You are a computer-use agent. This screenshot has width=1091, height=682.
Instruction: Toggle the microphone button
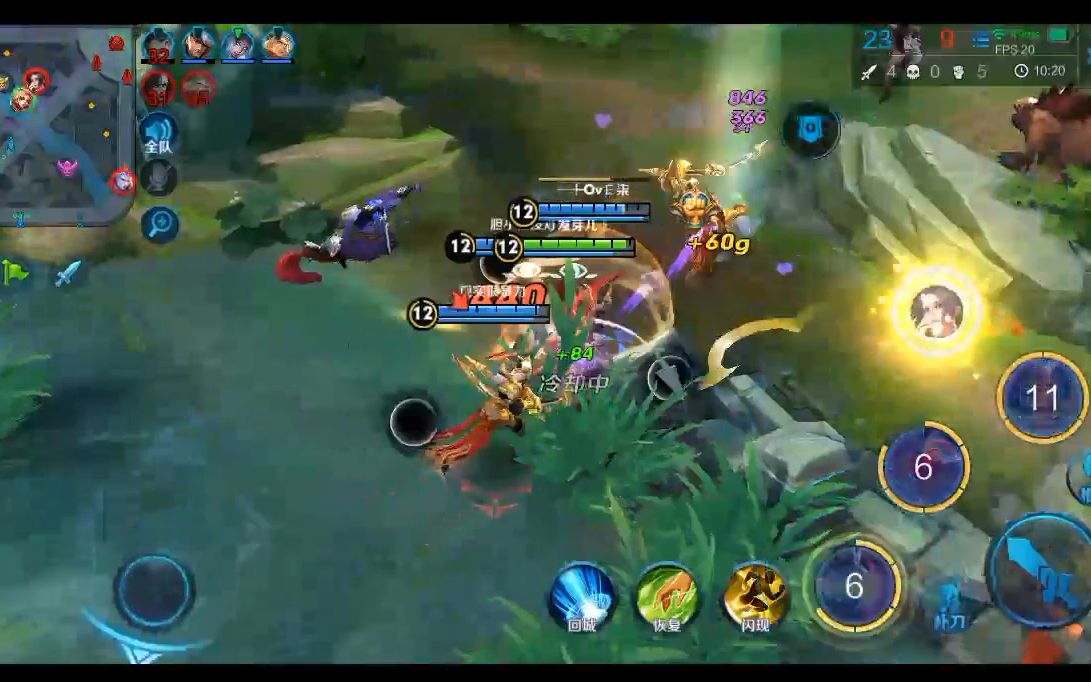click(158, 177)
